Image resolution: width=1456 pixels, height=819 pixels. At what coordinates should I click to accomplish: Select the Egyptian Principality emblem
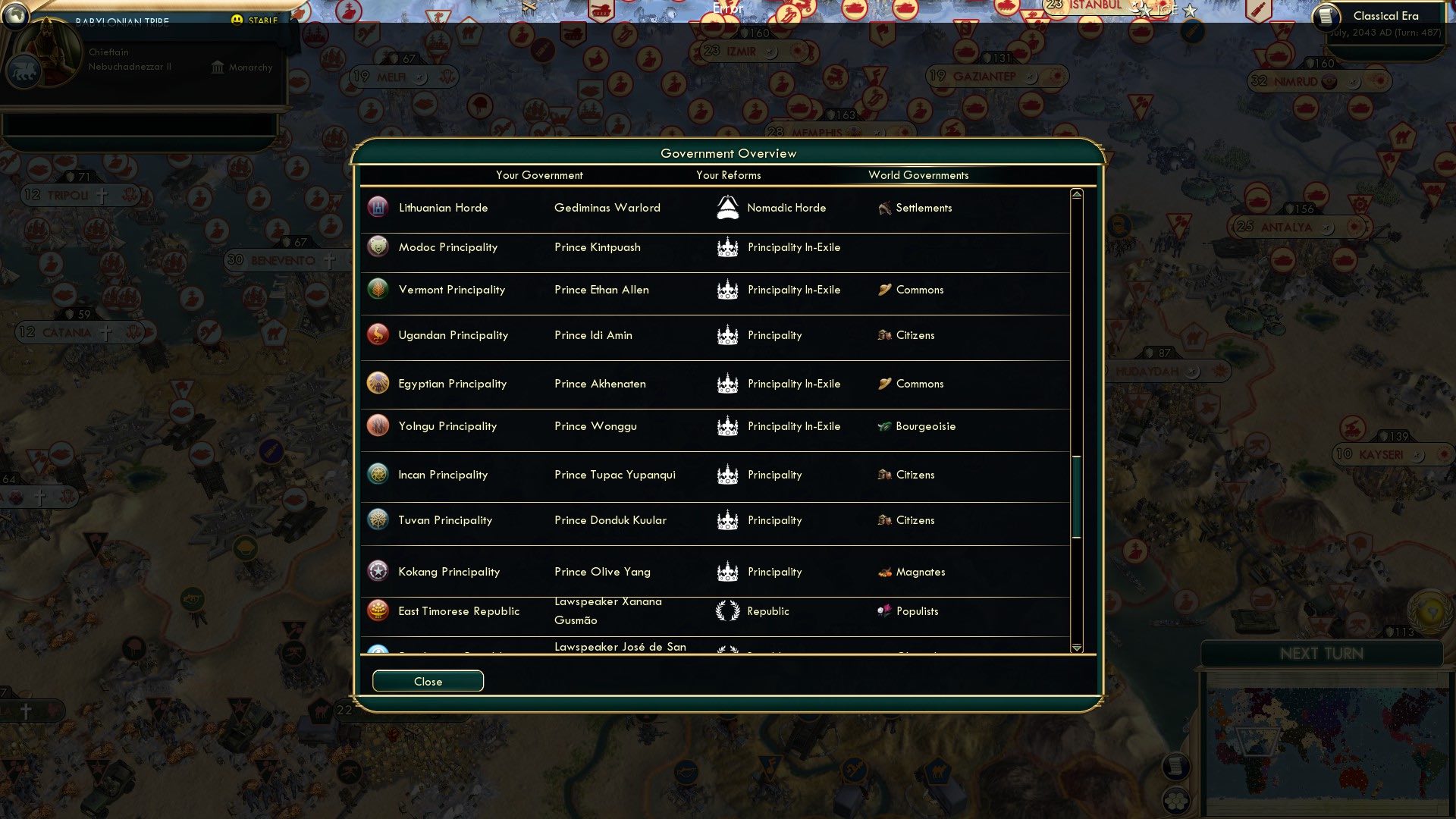pos(377,383)
